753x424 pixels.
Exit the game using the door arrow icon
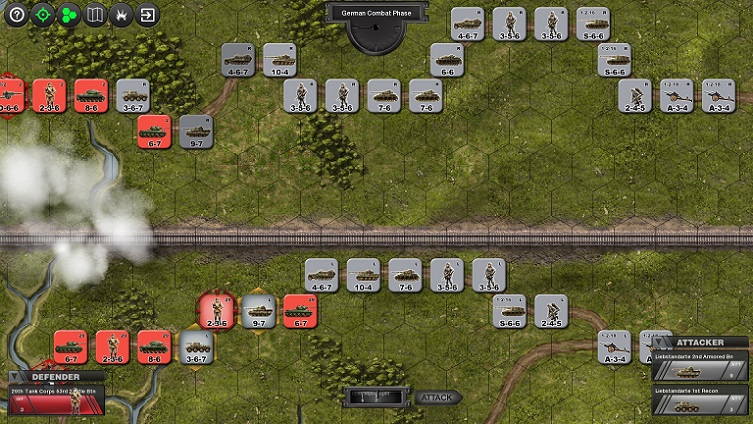pyautogui.click(x=148, y=15)
